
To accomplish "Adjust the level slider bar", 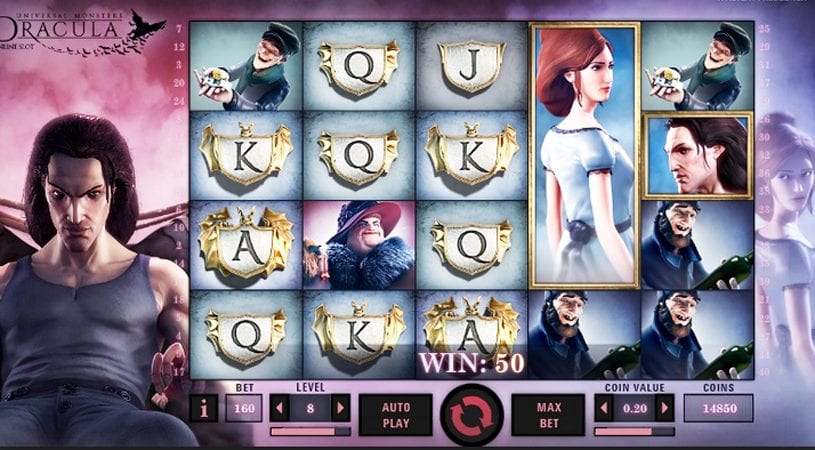I will click(x=310, y=431).
